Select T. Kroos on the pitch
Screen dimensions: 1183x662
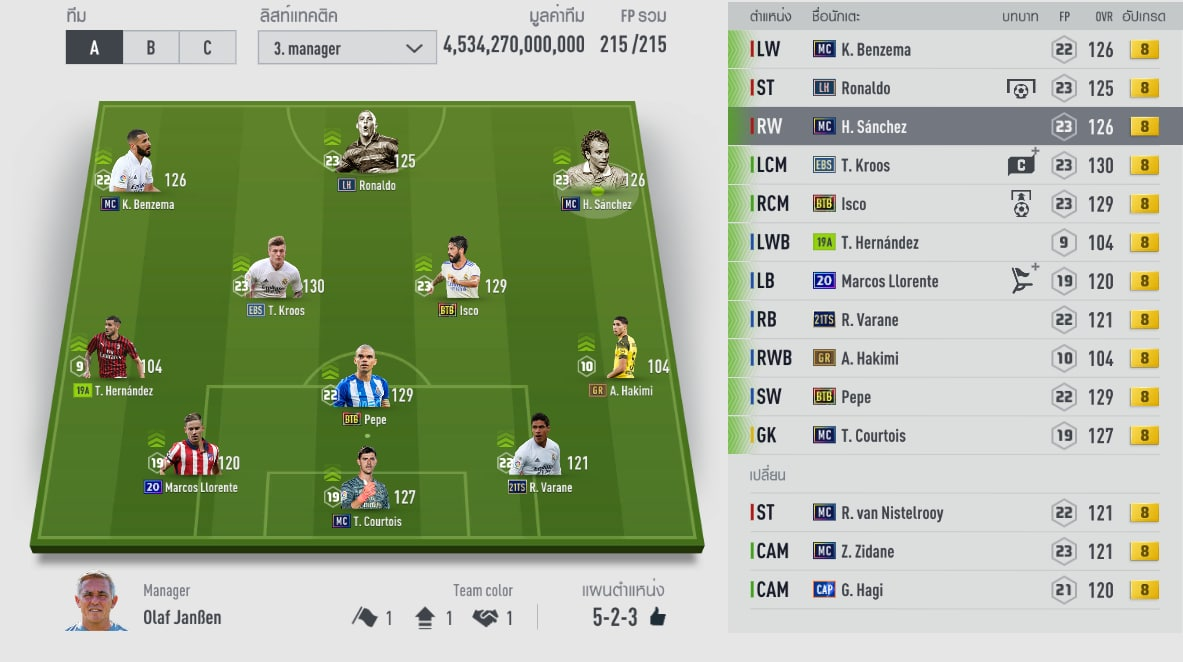click(x=274, y=270)
